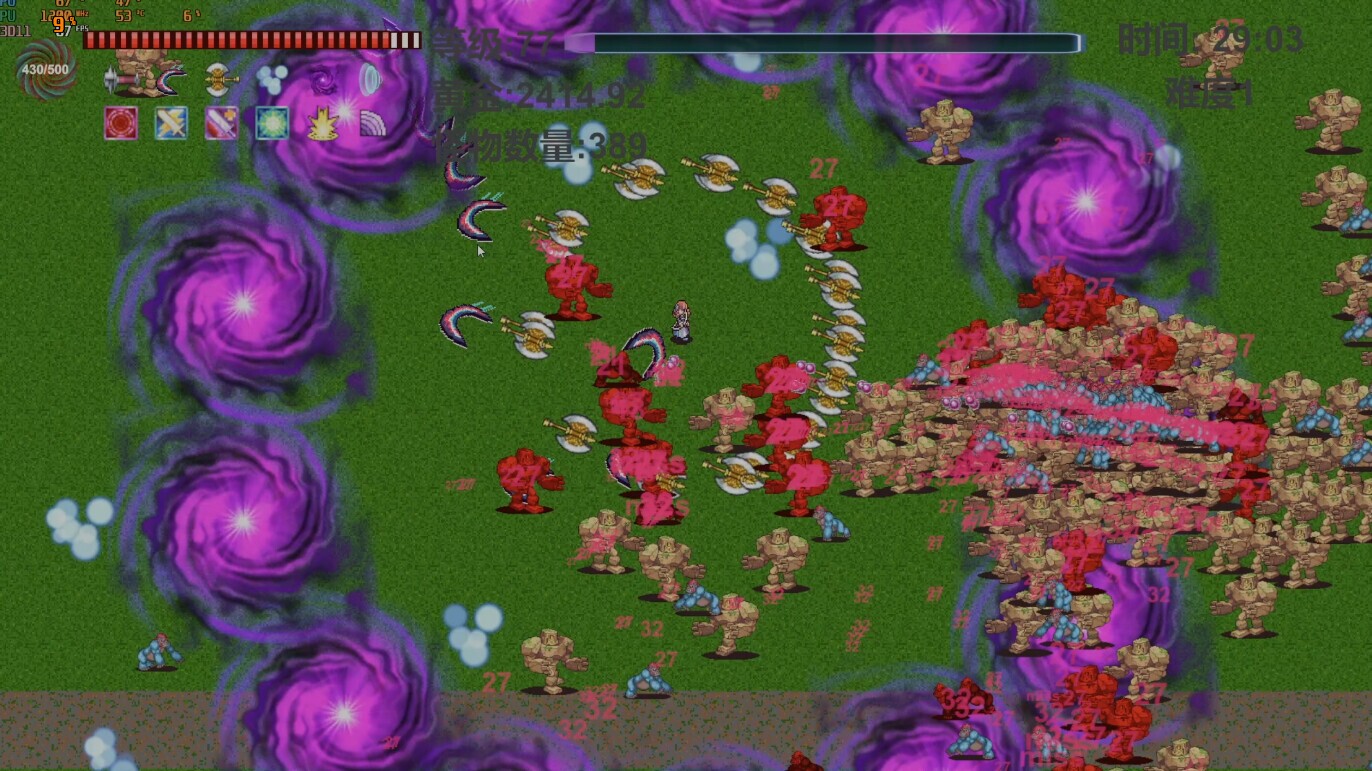Click the bubble cluster weapon icon
The height and width of the screenshot is (771, 1372).
(272, 80)
